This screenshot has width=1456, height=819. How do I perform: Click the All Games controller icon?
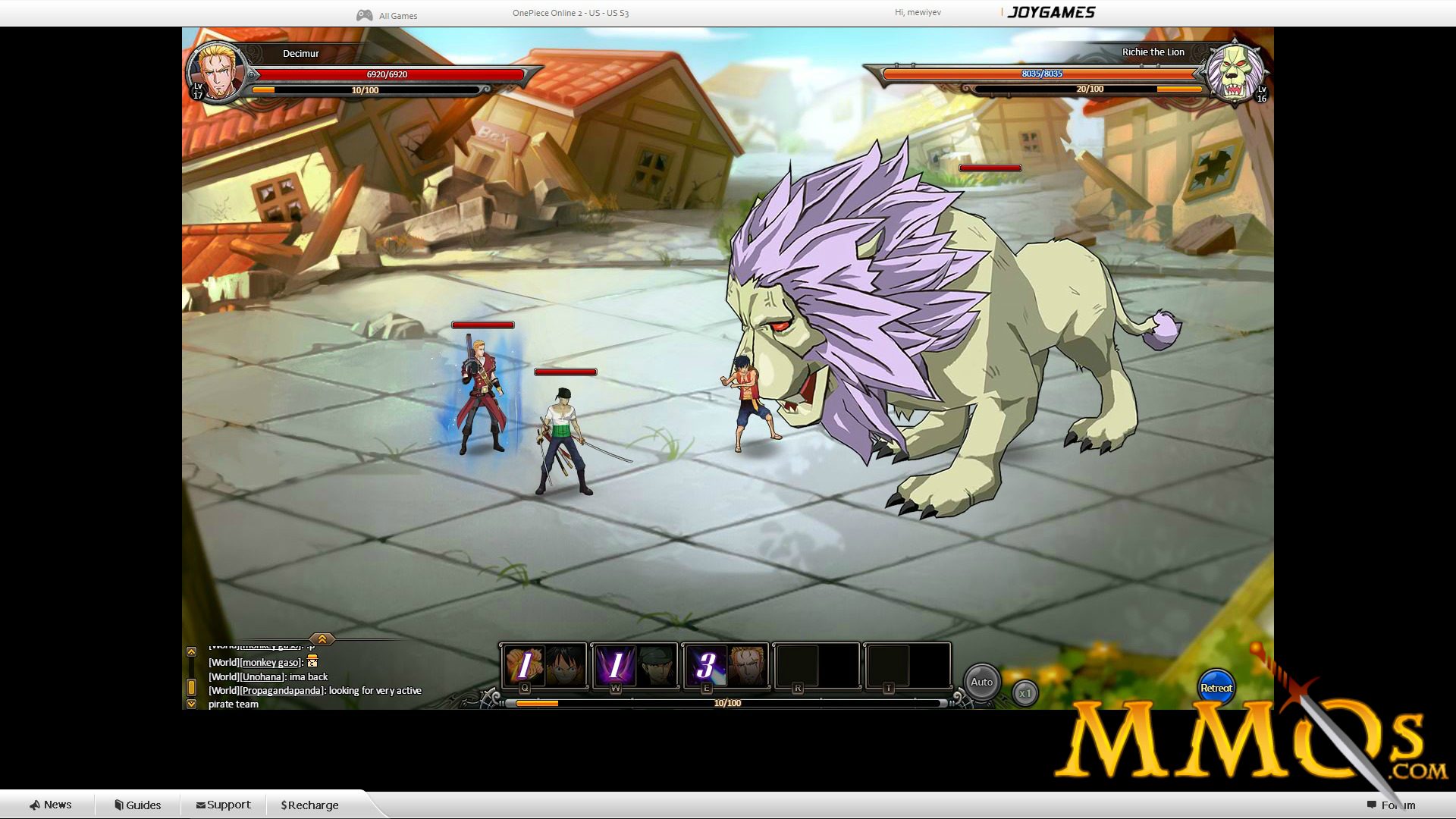pos(363,13)
